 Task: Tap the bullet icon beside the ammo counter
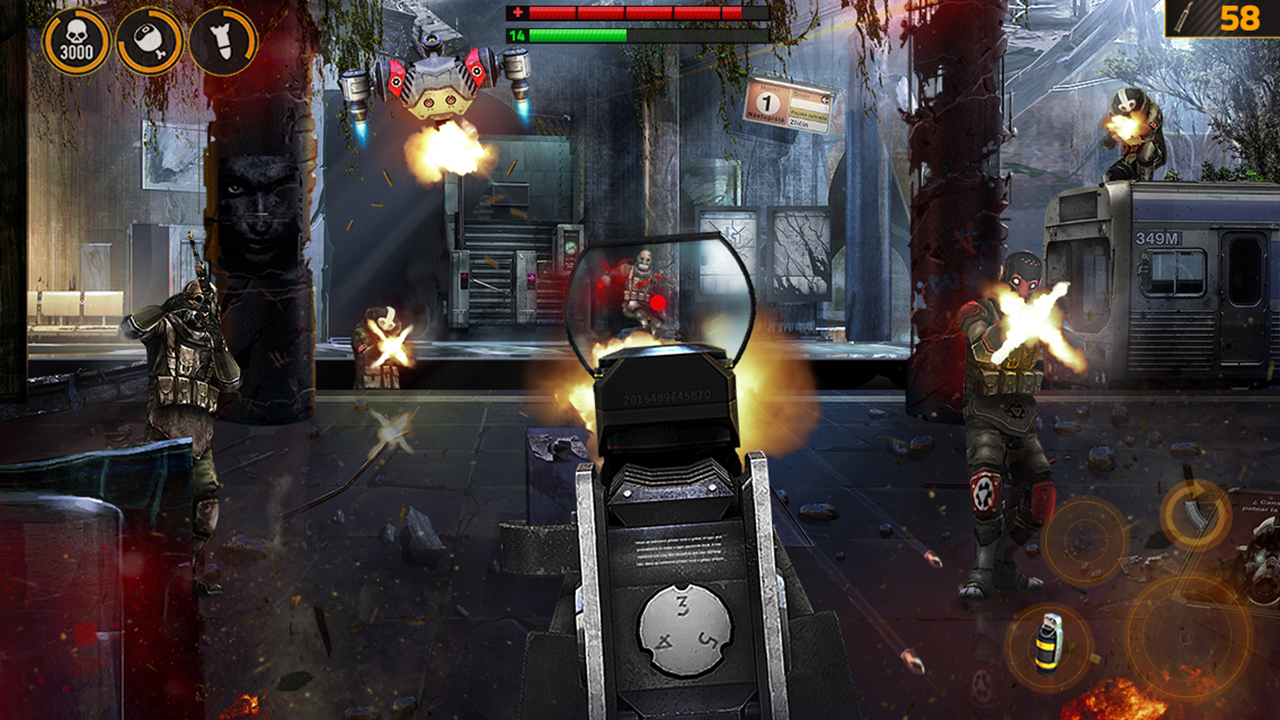point(1180,18)
